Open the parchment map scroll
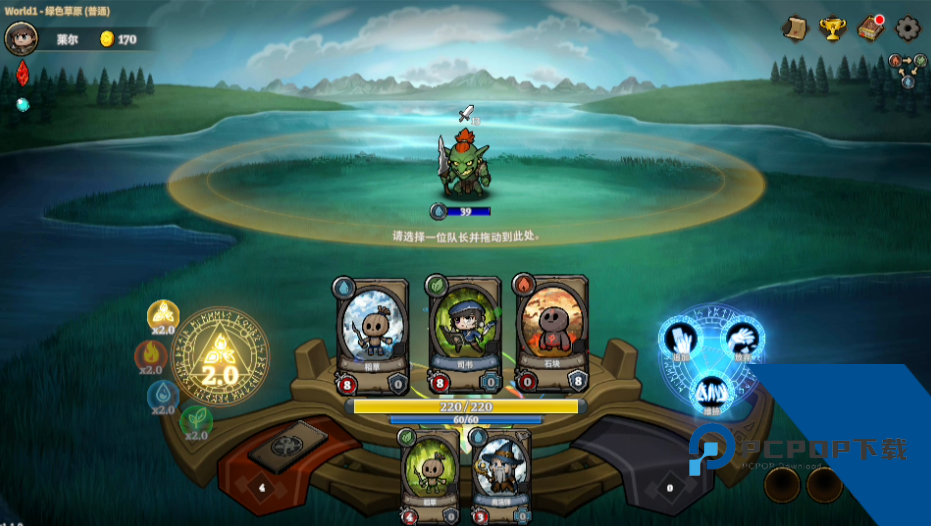Viewport: 931px width, 526px height. click(795, 28)
